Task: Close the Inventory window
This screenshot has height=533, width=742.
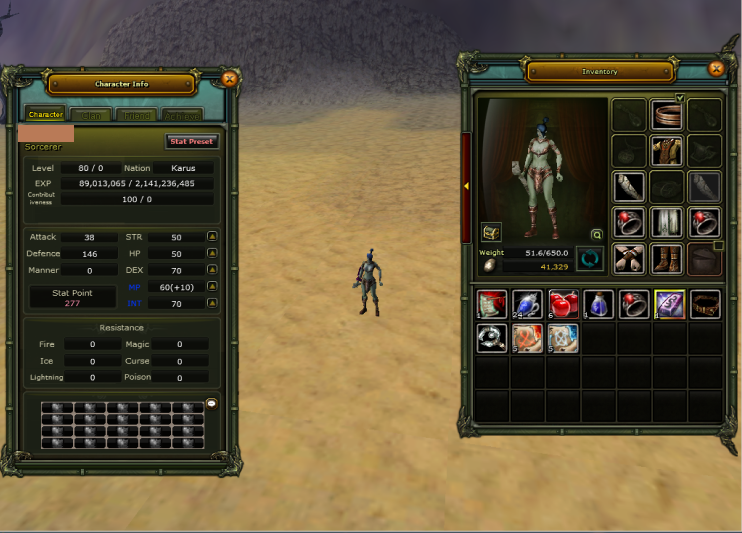Action: pyautogui.click(x=715, y=69)
